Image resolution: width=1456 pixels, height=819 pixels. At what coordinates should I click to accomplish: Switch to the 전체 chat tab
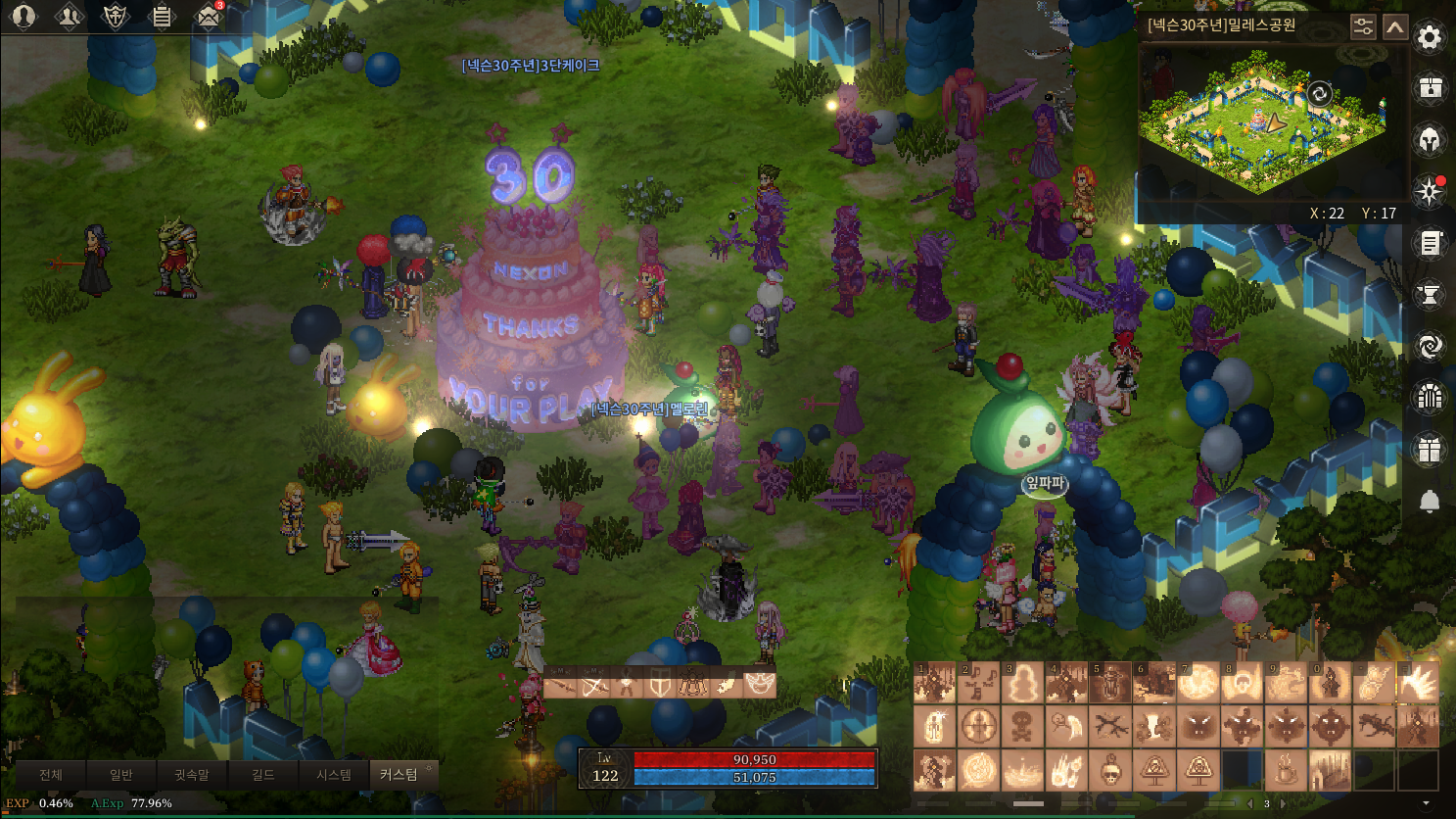[51, 775]
